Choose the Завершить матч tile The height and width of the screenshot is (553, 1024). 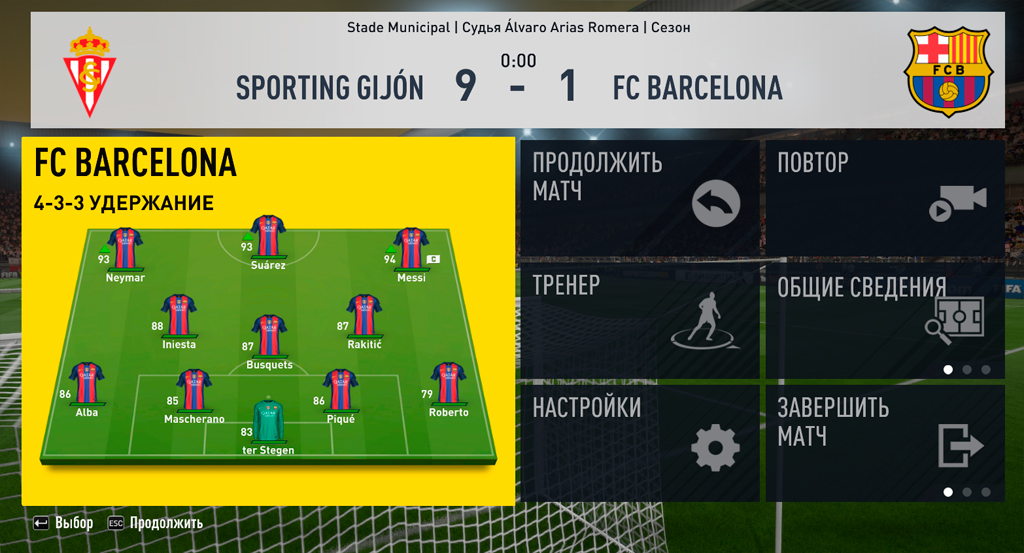[x=884, y=443]
